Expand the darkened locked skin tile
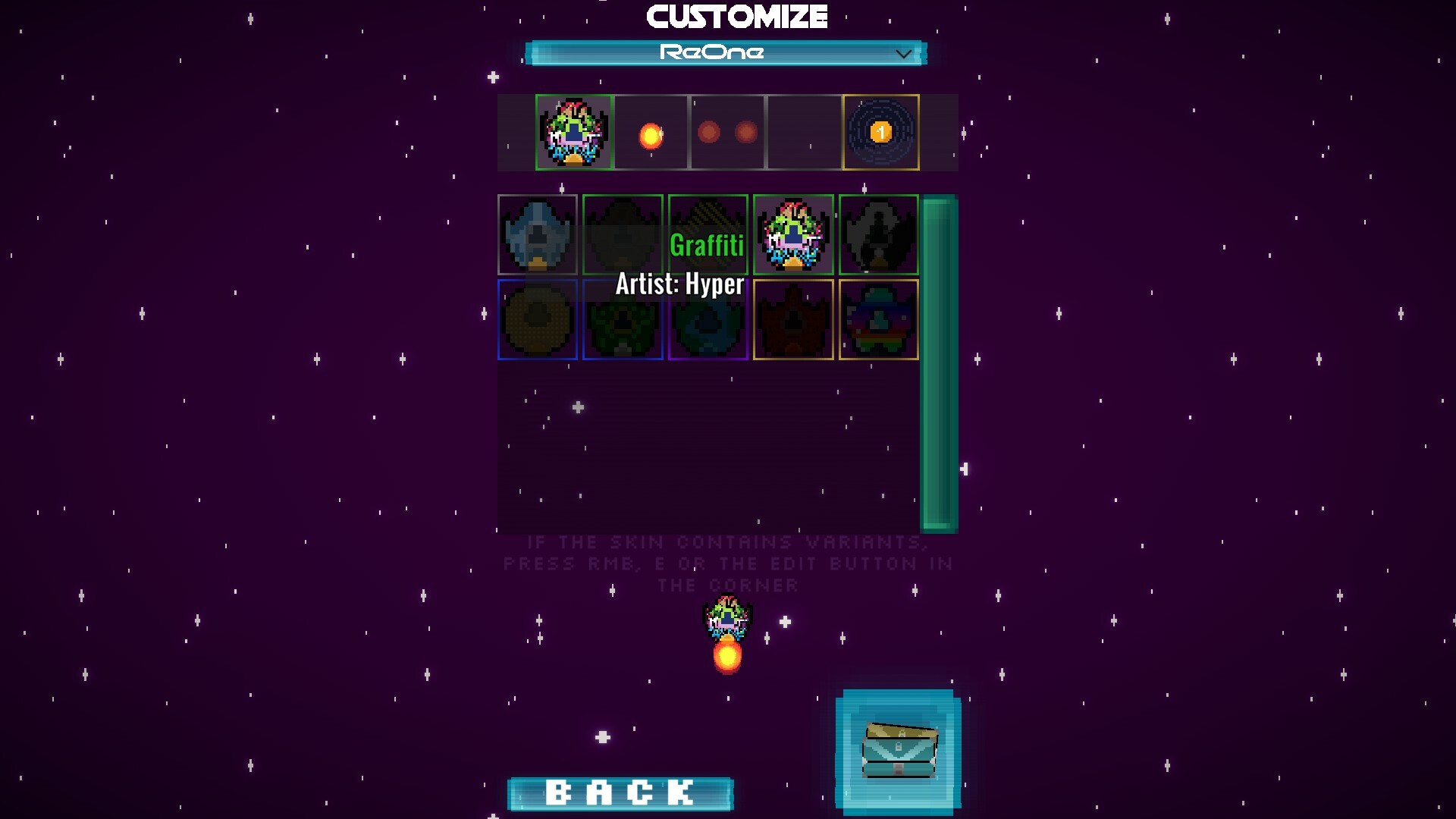 (x=623, y=236)
